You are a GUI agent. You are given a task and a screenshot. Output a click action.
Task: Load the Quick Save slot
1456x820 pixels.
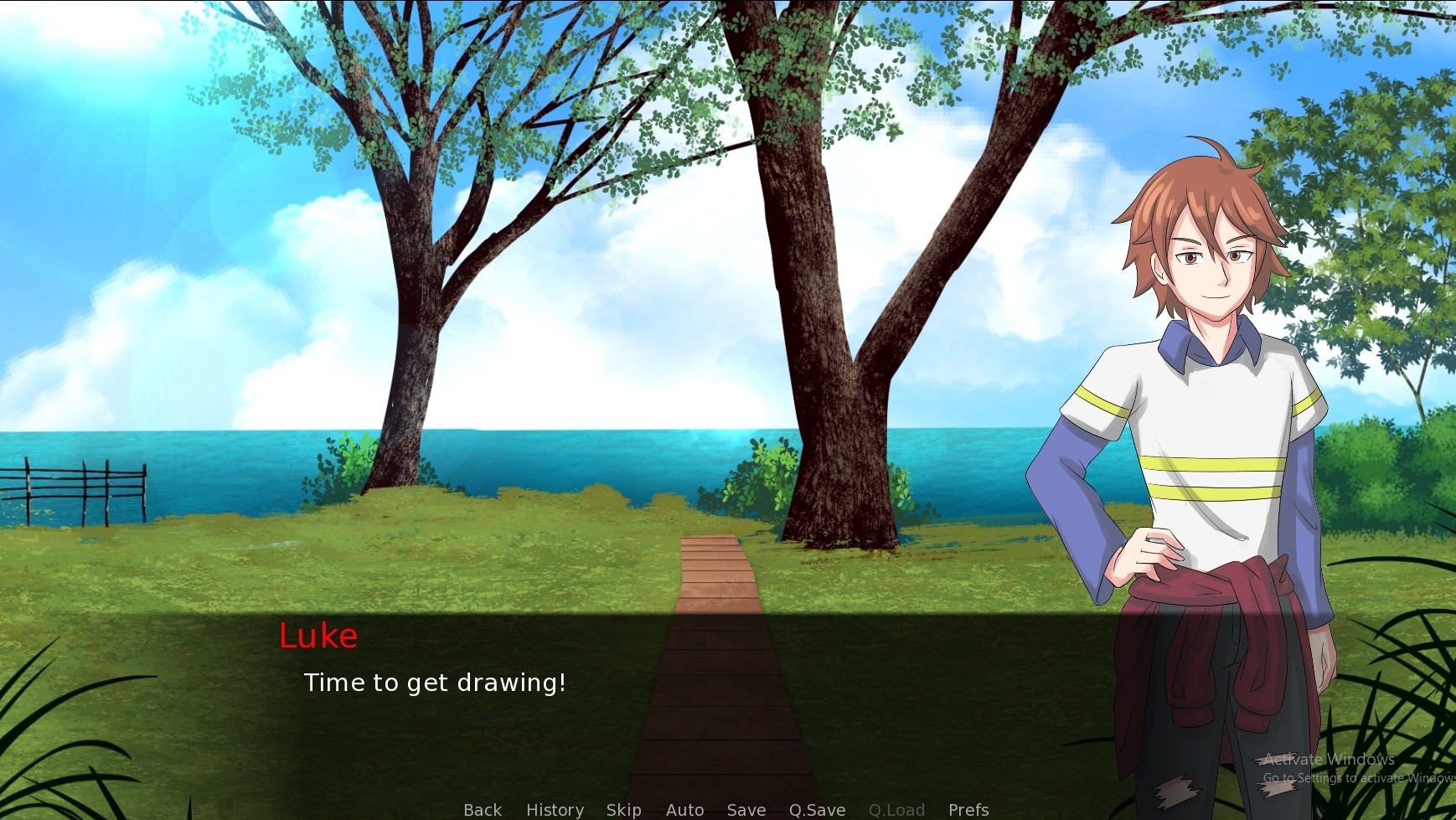pos(896,809)
